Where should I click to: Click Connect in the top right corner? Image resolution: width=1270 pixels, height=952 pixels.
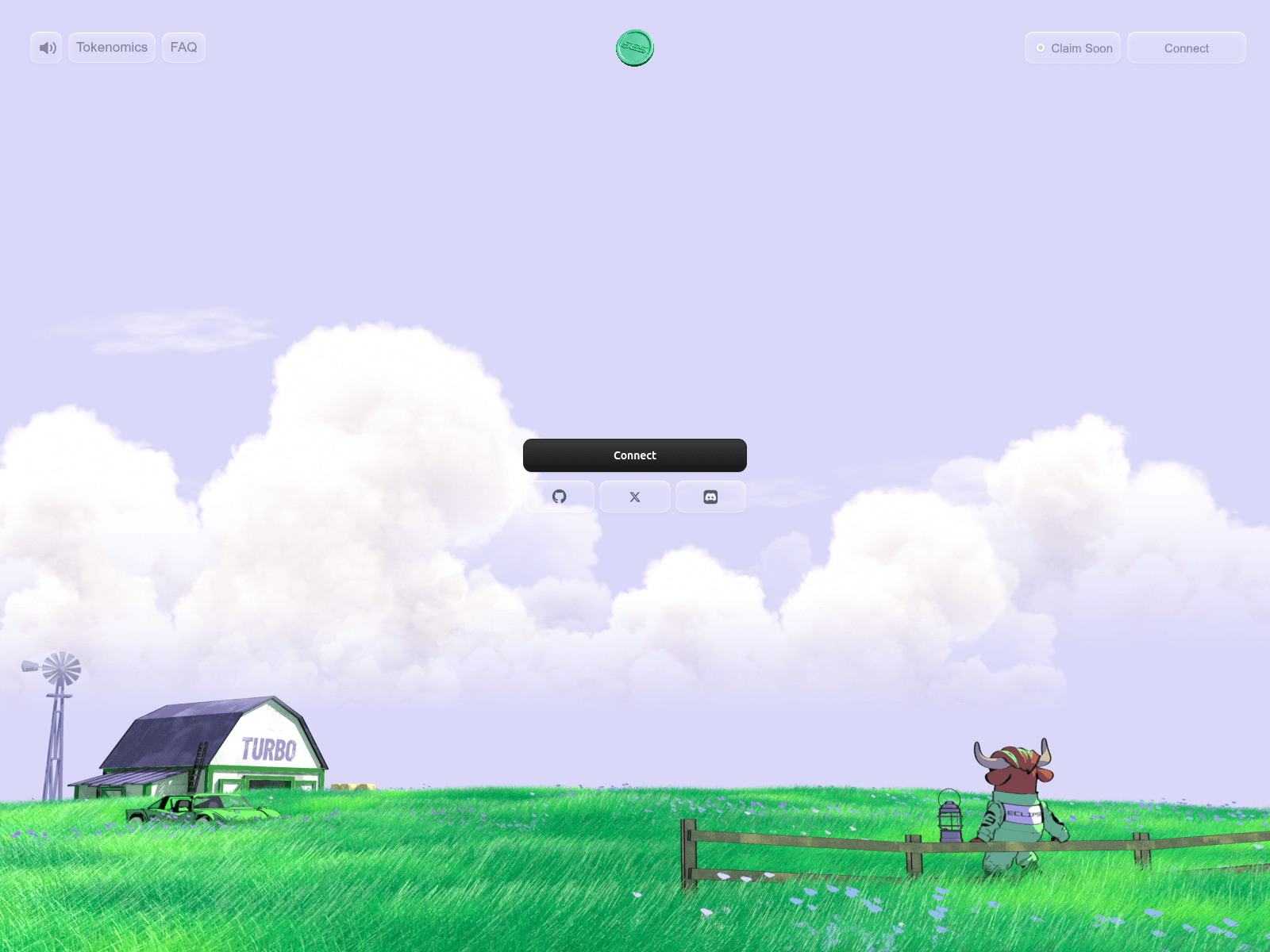point(1186,48)
